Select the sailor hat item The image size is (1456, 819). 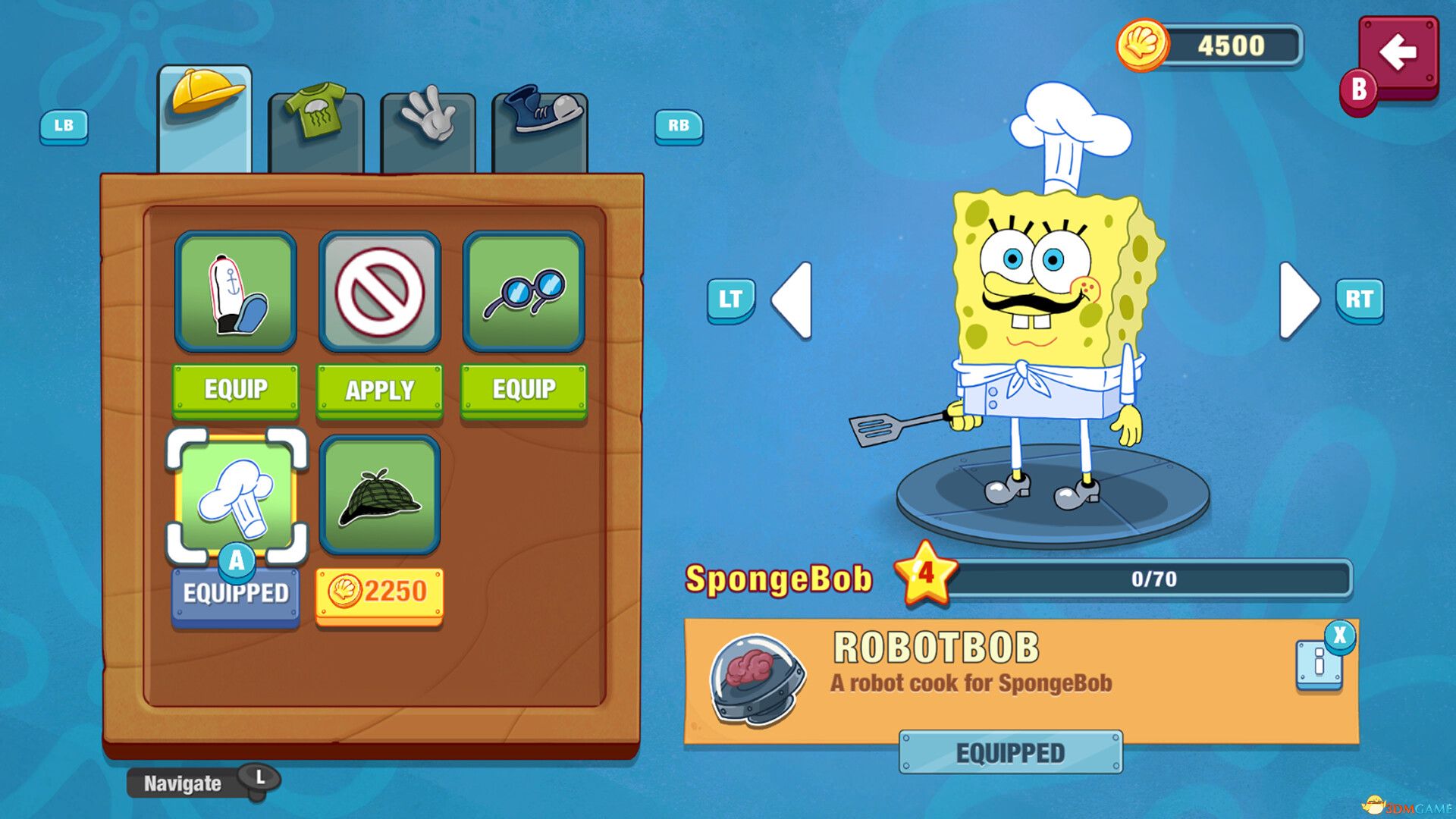coord(235,292)
